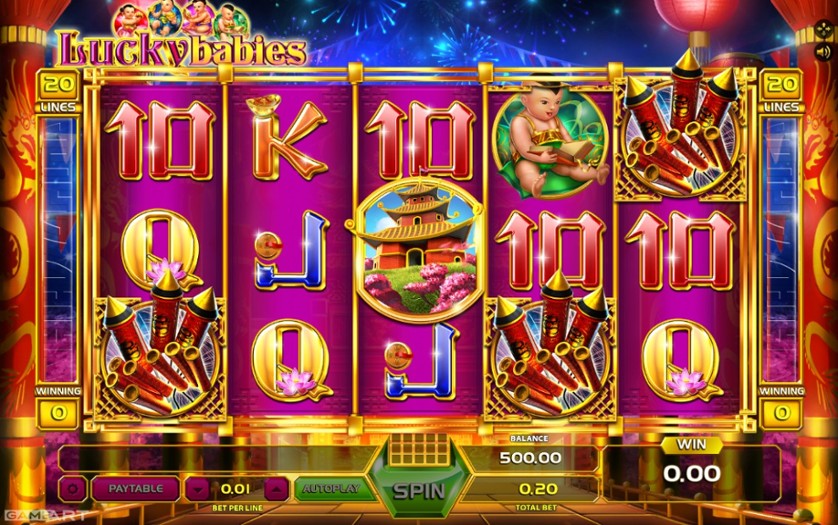Viewport: 838px width, 525px height.
Task: Click the golden grid icon above SPIN
Action: point(417,450)
